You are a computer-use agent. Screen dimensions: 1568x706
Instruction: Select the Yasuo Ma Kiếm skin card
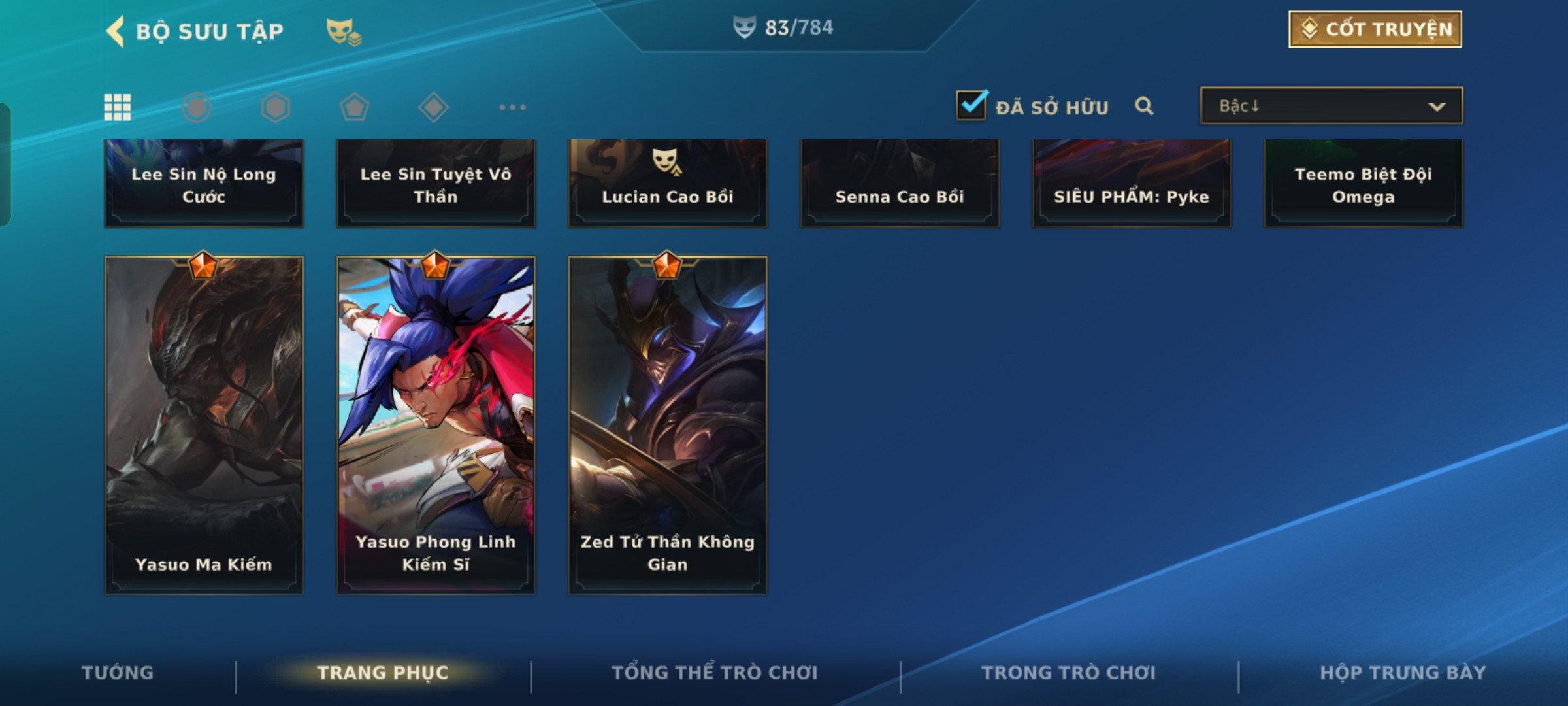204,425
